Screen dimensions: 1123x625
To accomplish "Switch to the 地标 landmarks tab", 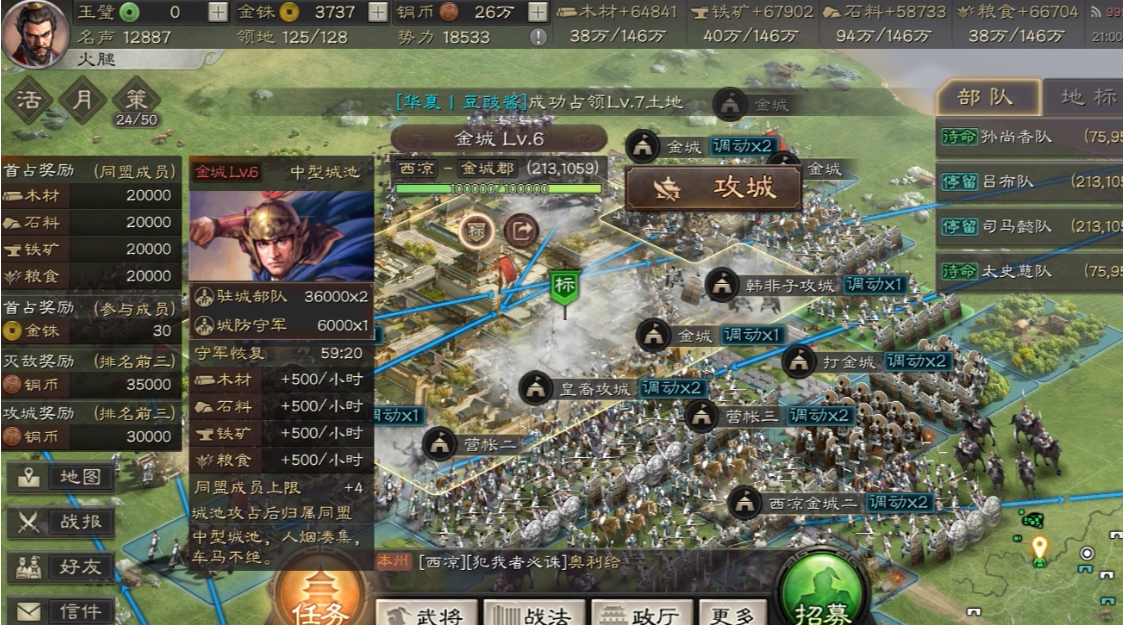I will (1086, 97).
